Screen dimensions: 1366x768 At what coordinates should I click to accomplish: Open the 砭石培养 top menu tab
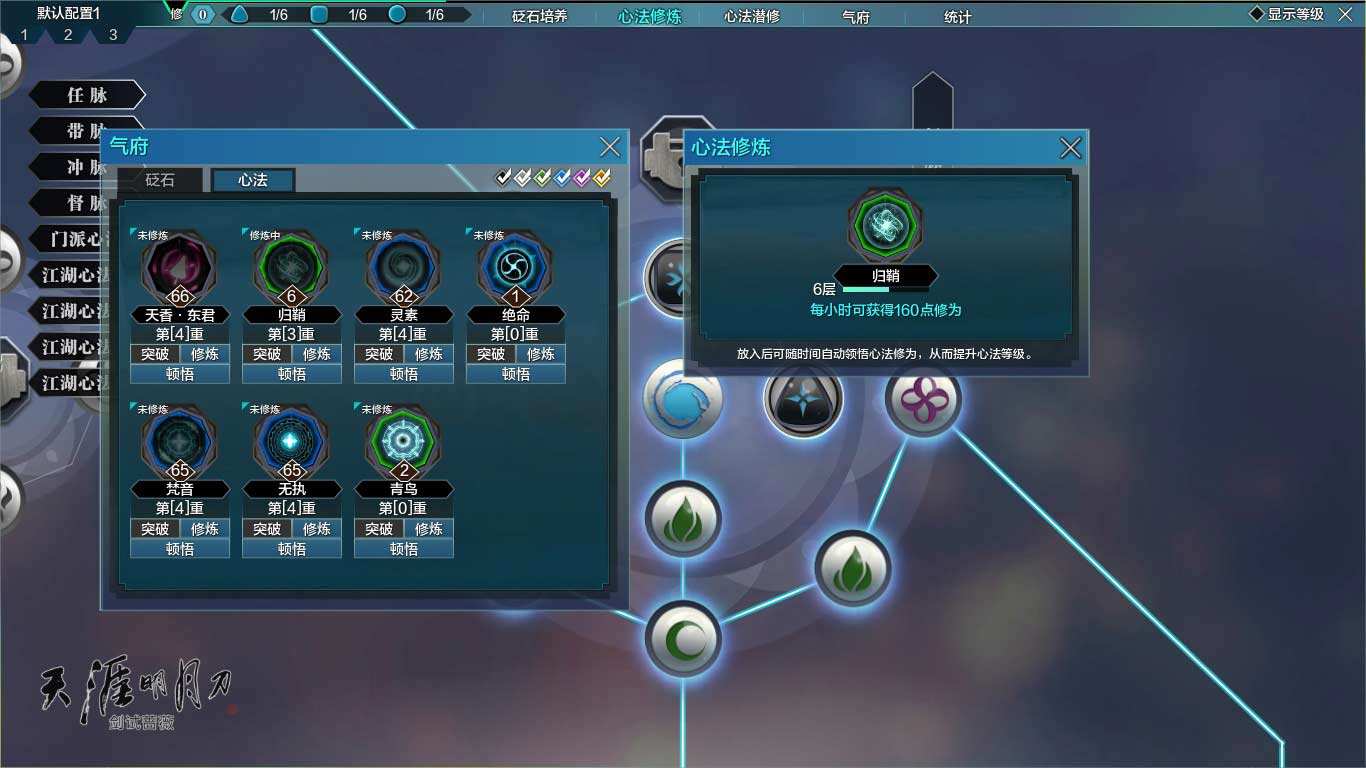[539, 16]
